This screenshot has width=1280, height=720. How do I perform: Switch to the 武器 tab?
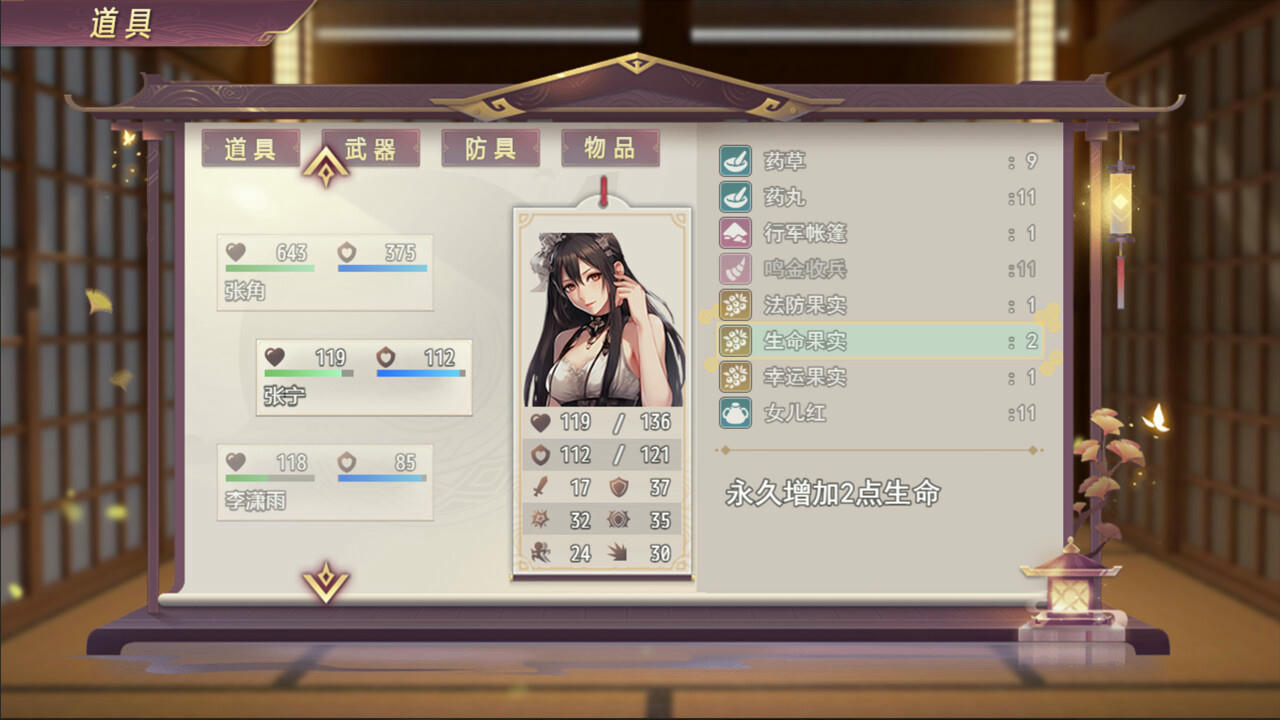click(370, 148)
